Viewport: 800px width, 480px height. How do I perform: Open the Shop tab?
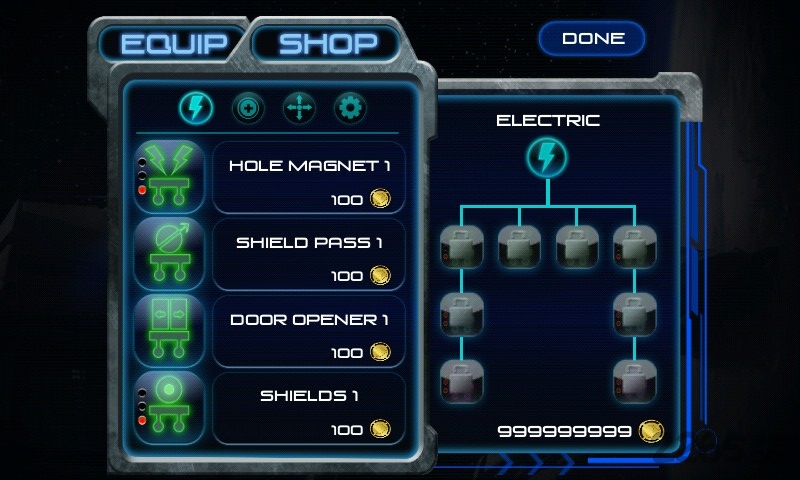pyautogui.click(x=327, y=43)
